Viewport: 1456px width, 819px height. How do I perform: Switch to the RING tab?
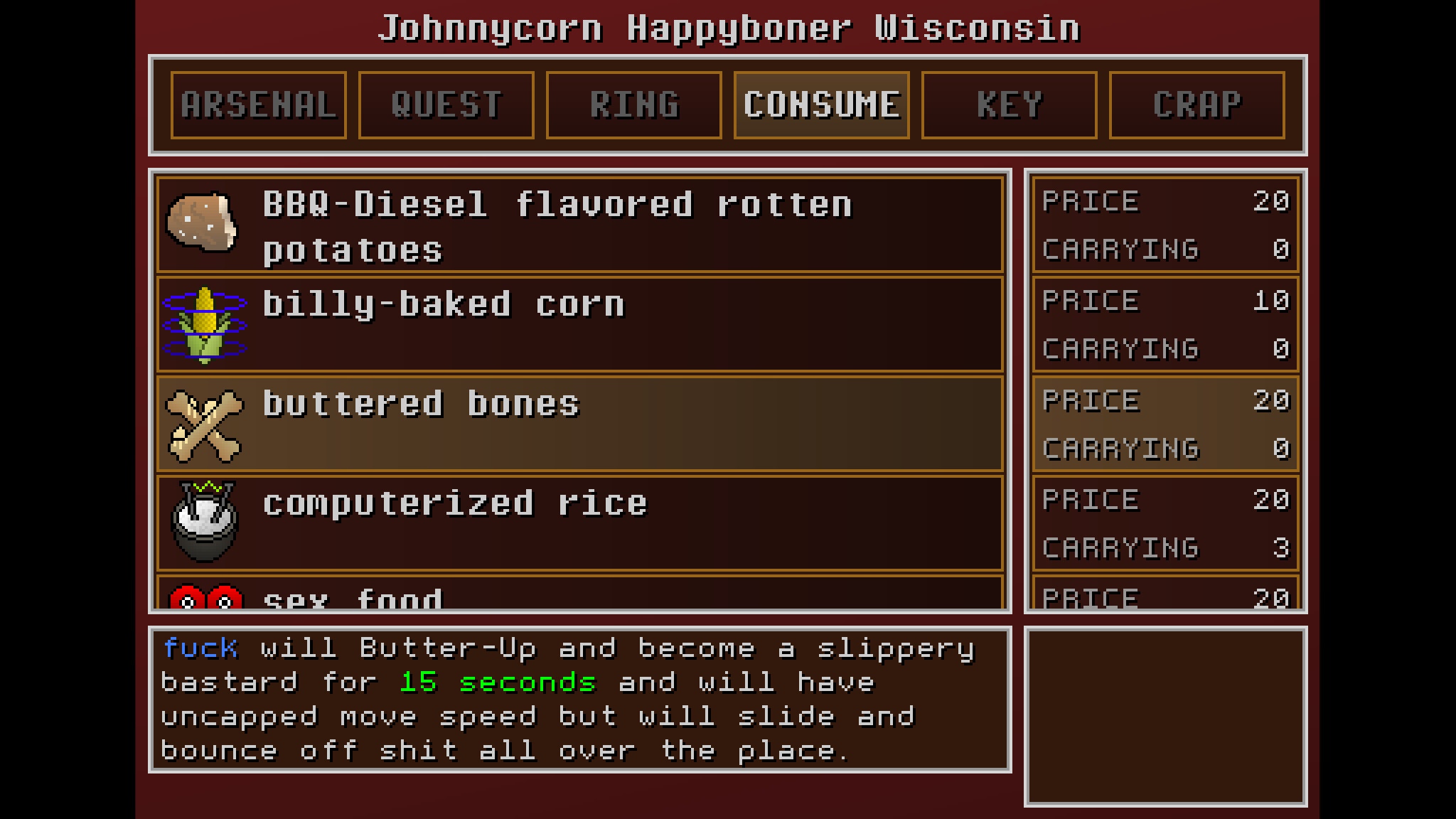pyautogui.click(x=633, y=104)
